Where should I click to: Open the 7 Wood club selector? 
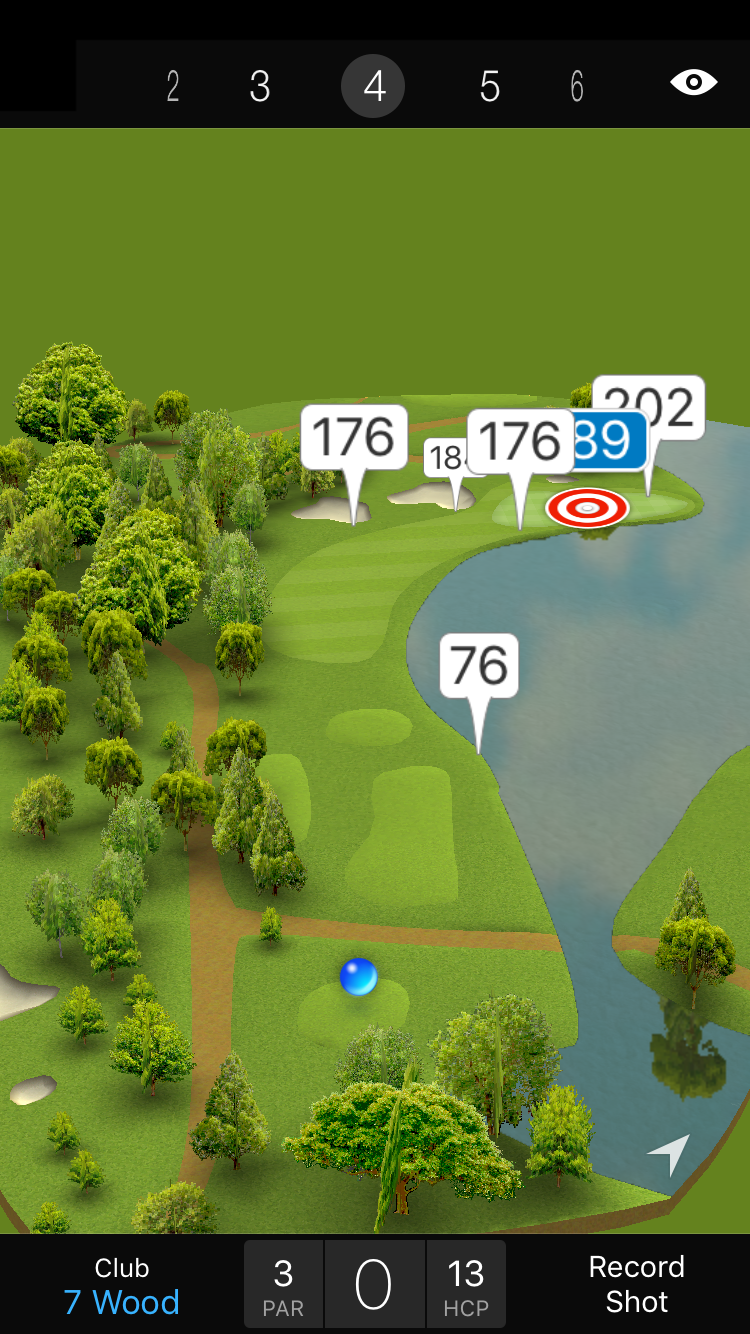(x=122, y=1286)
